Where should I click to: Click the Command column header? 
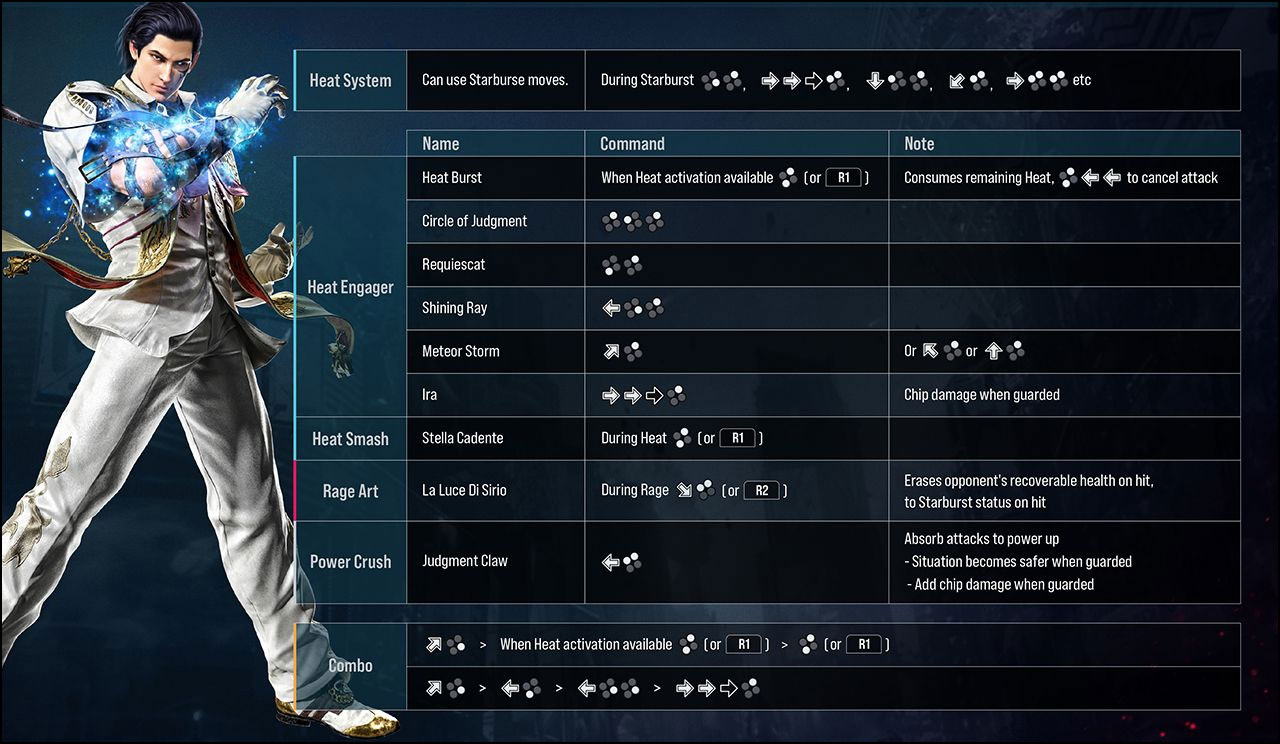click(x=623, y=143)
